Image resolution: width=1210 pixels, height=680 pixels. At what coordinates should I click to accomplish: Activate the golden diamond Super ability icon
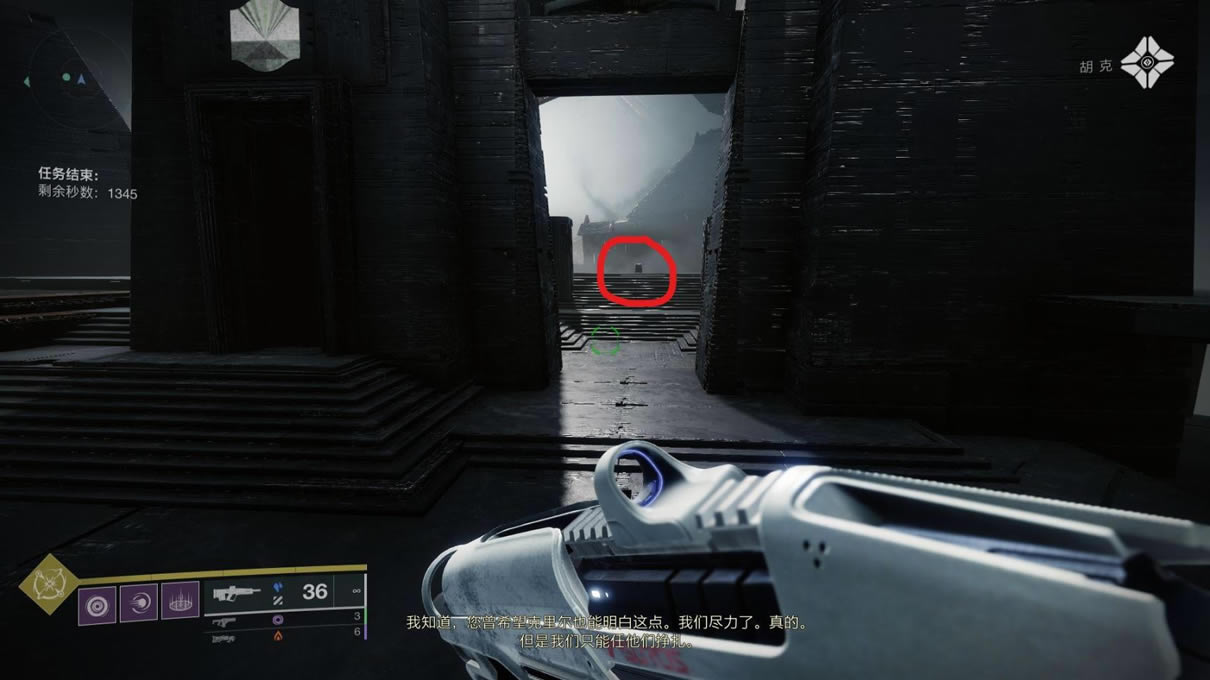[x=46, y=587]
